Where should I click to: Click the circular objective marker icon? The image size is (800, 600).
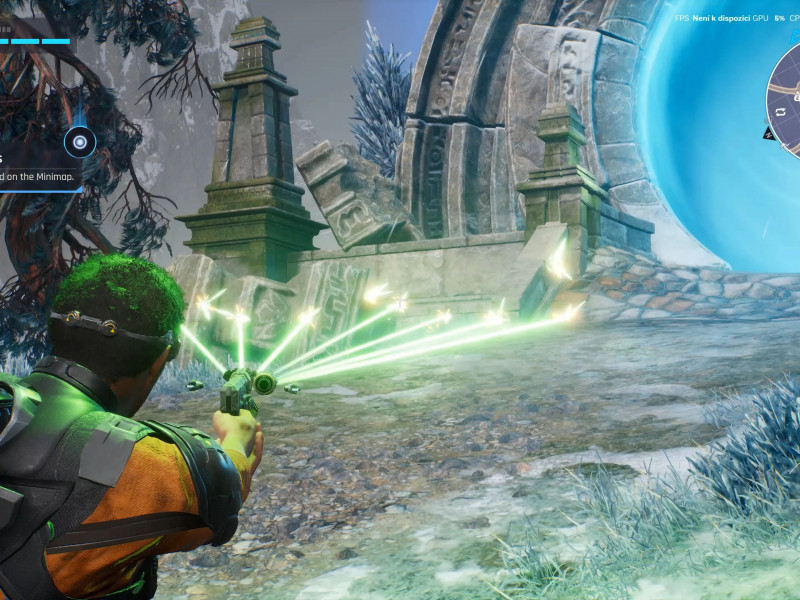[x=79, y=142]
